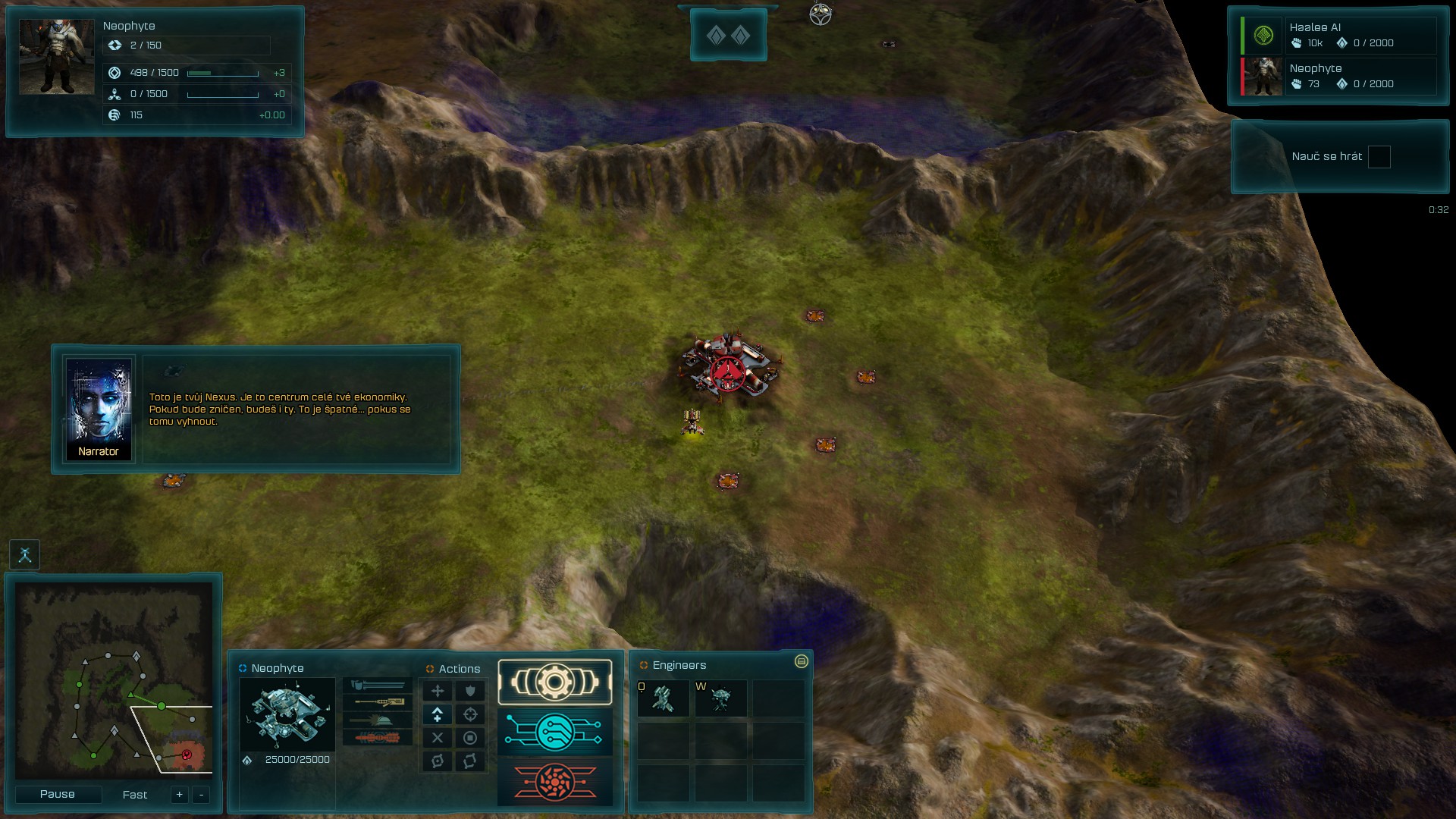This screenshot has height=819, width=1456.
Task: Select the Nexus portrait in Neophyte panel
Action: [287, 714]
